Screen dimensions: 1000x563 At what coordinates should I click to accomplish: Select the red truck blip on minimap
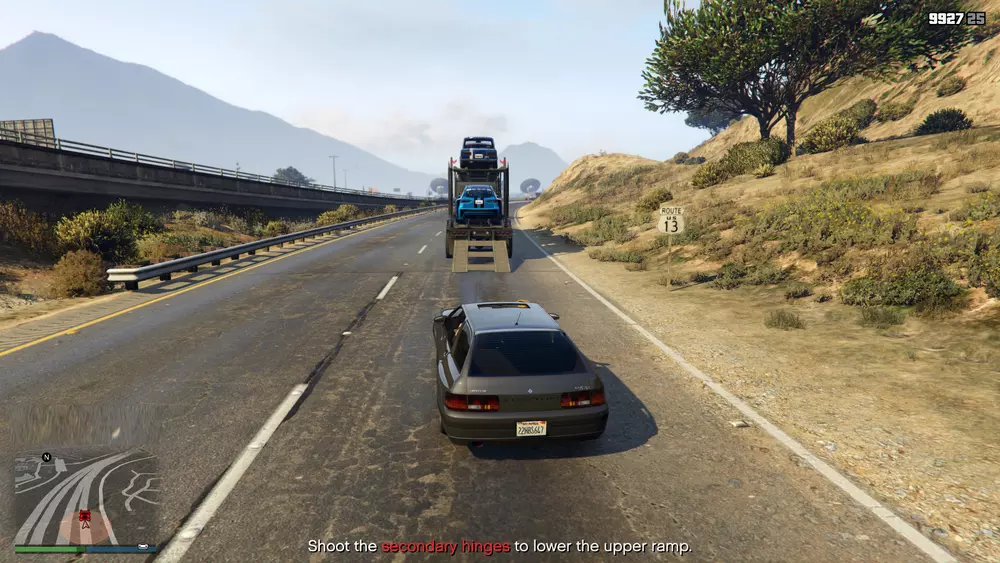click(85, 516)
